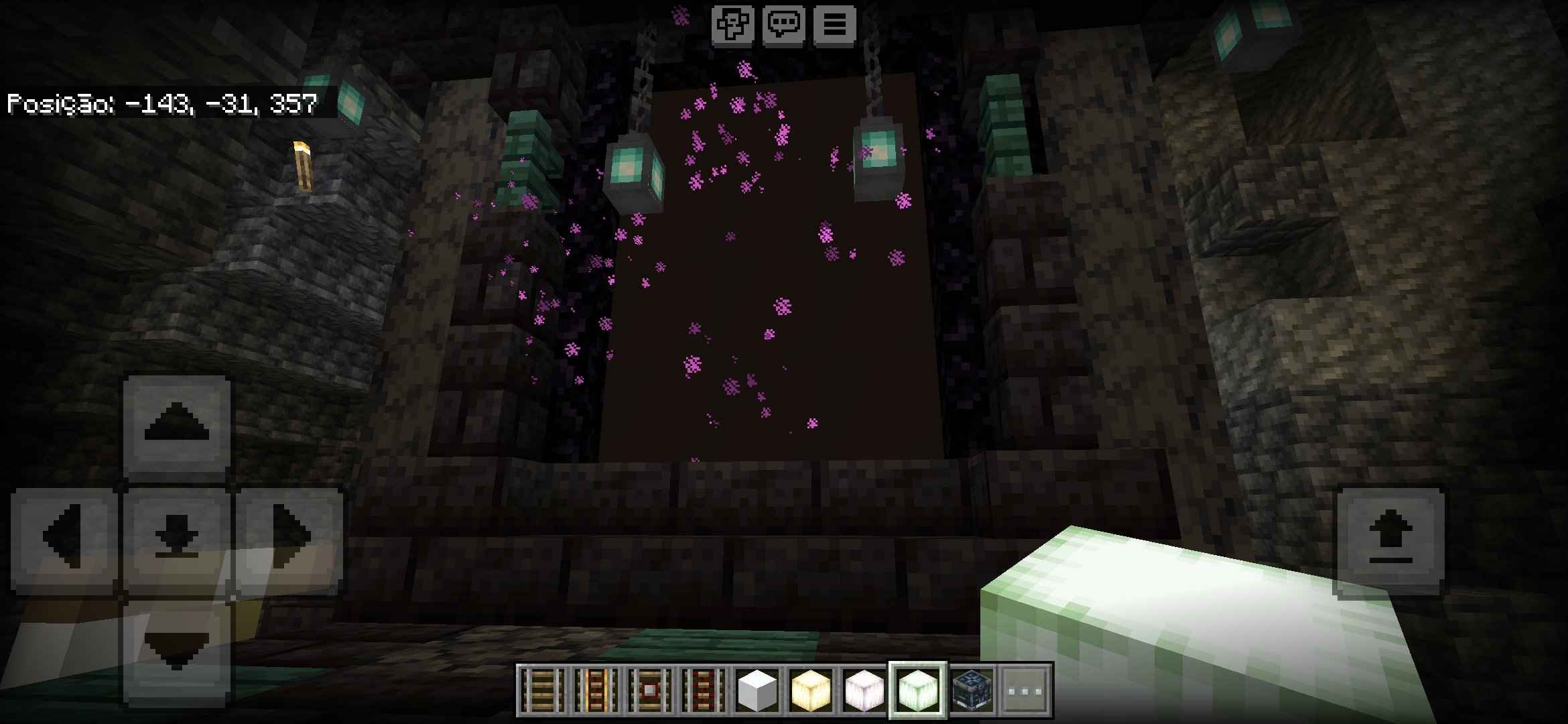The image size is (1568, 724).
Task: Select the detector rail hotbar slot
Action: pos(649,690)
